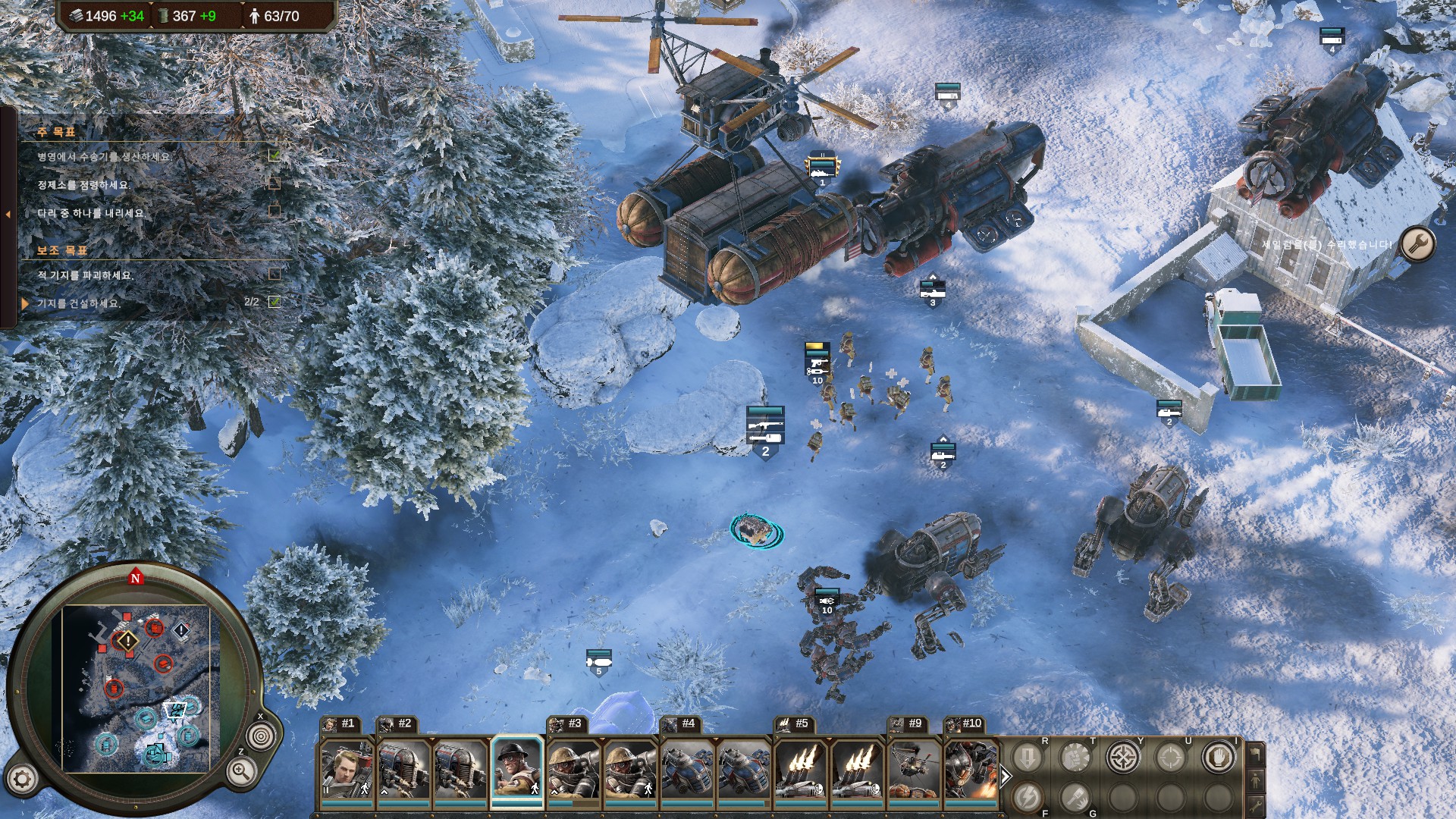The width and height of the screenshot is (1456, 819).
Task: Open the gear settings button beside minimap
Action: point(22,779)
